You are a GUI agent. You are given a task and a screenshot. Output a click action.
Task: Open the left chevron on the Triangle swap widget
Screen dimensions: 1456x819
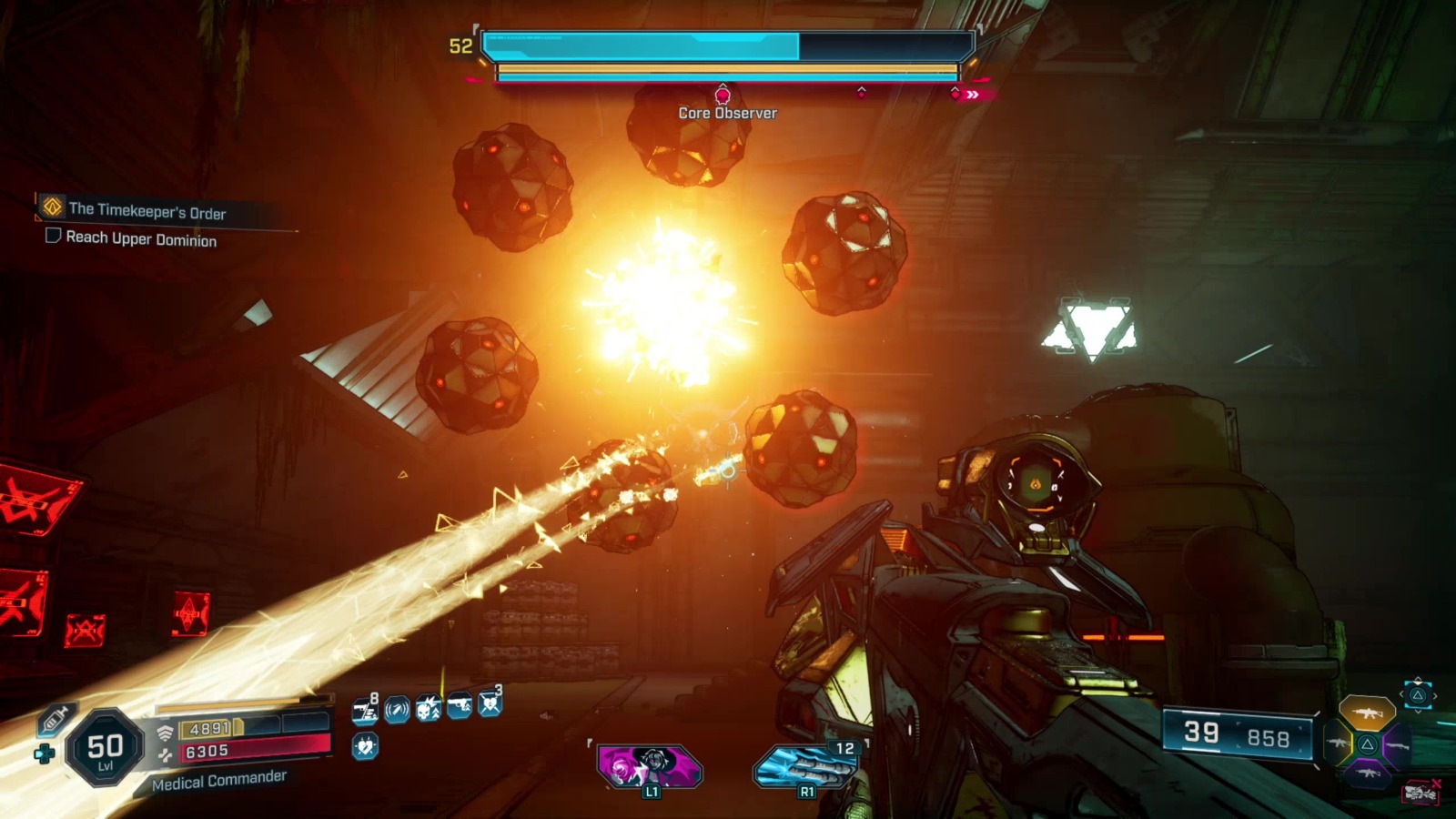tap(1401, 693)
